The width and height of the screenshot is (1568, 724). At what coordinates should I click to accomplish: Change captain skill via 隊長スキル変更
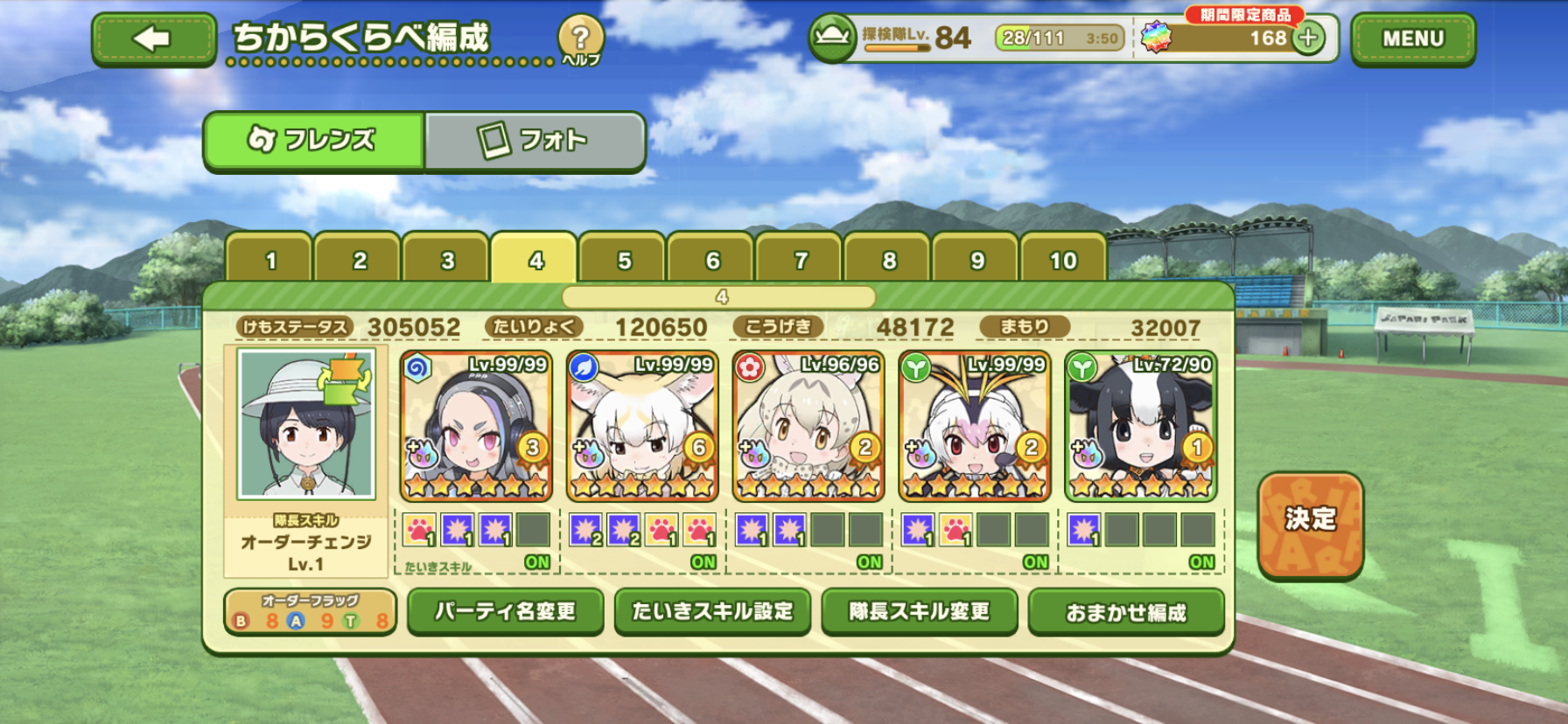pos(919,611)
